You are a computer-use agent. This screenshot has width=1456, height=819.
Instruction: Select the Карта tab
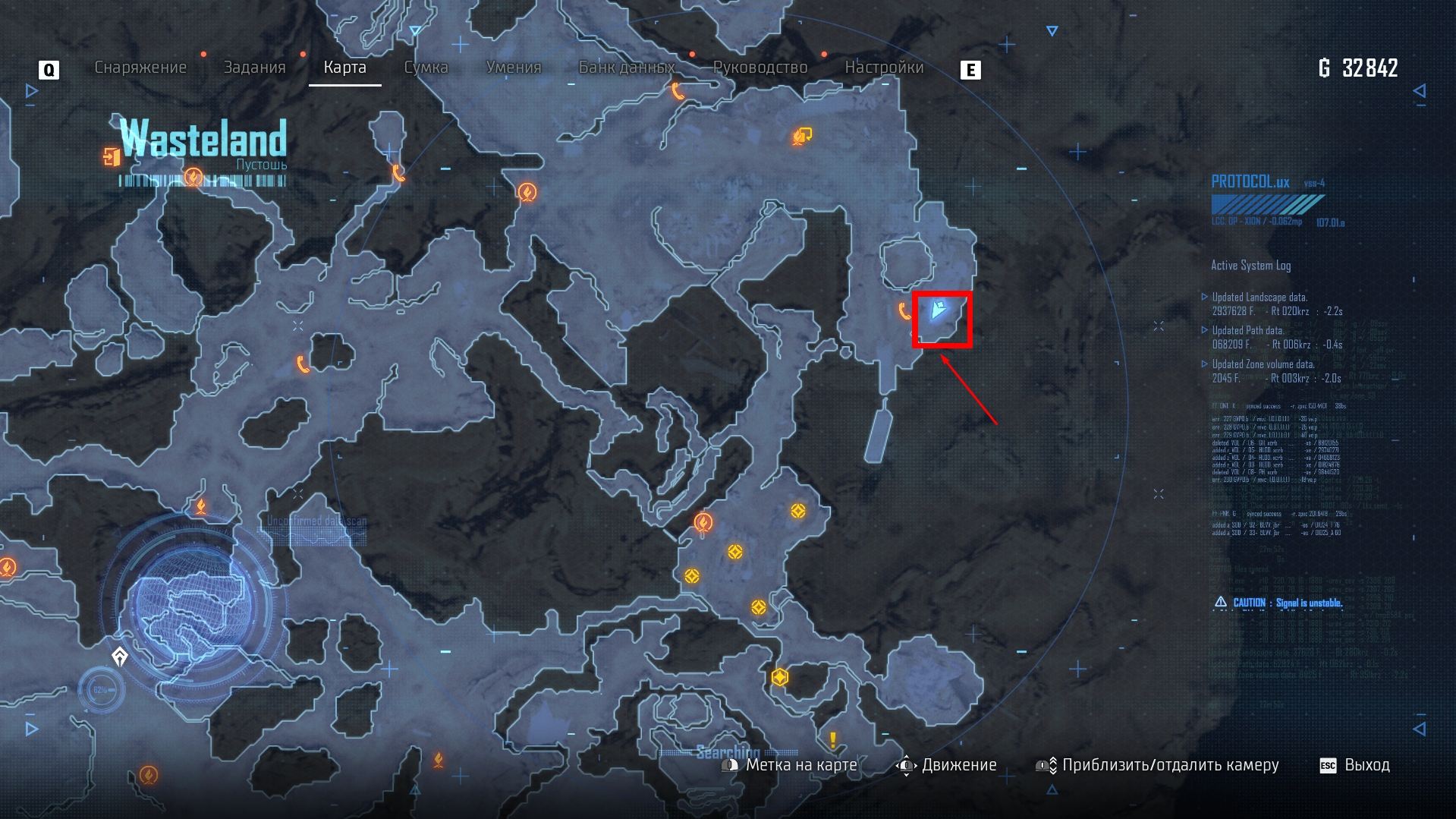tap(344, 68)
